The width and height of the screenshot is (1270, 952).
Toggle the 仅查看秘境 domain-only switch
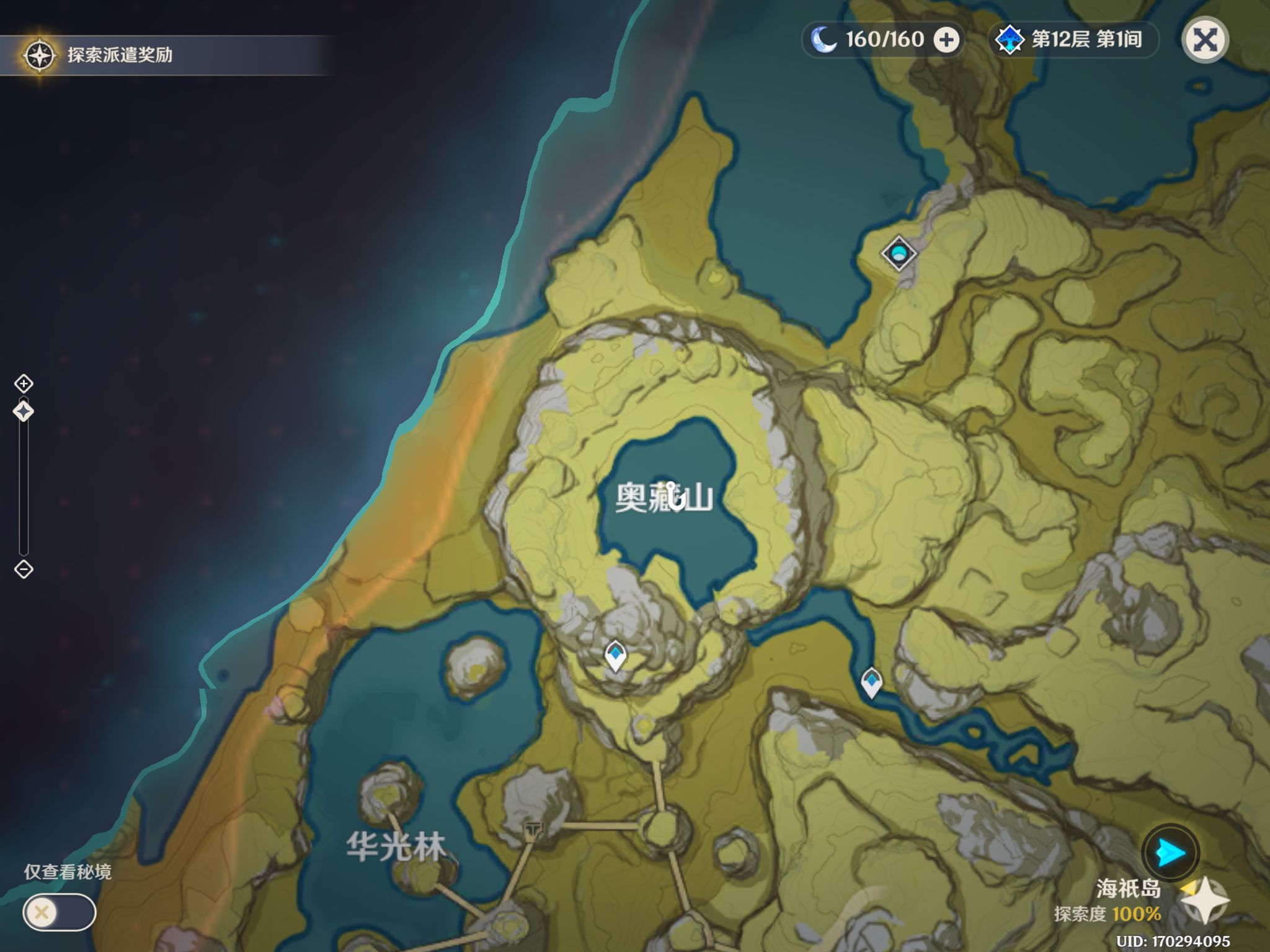click(x=59, y=912)
